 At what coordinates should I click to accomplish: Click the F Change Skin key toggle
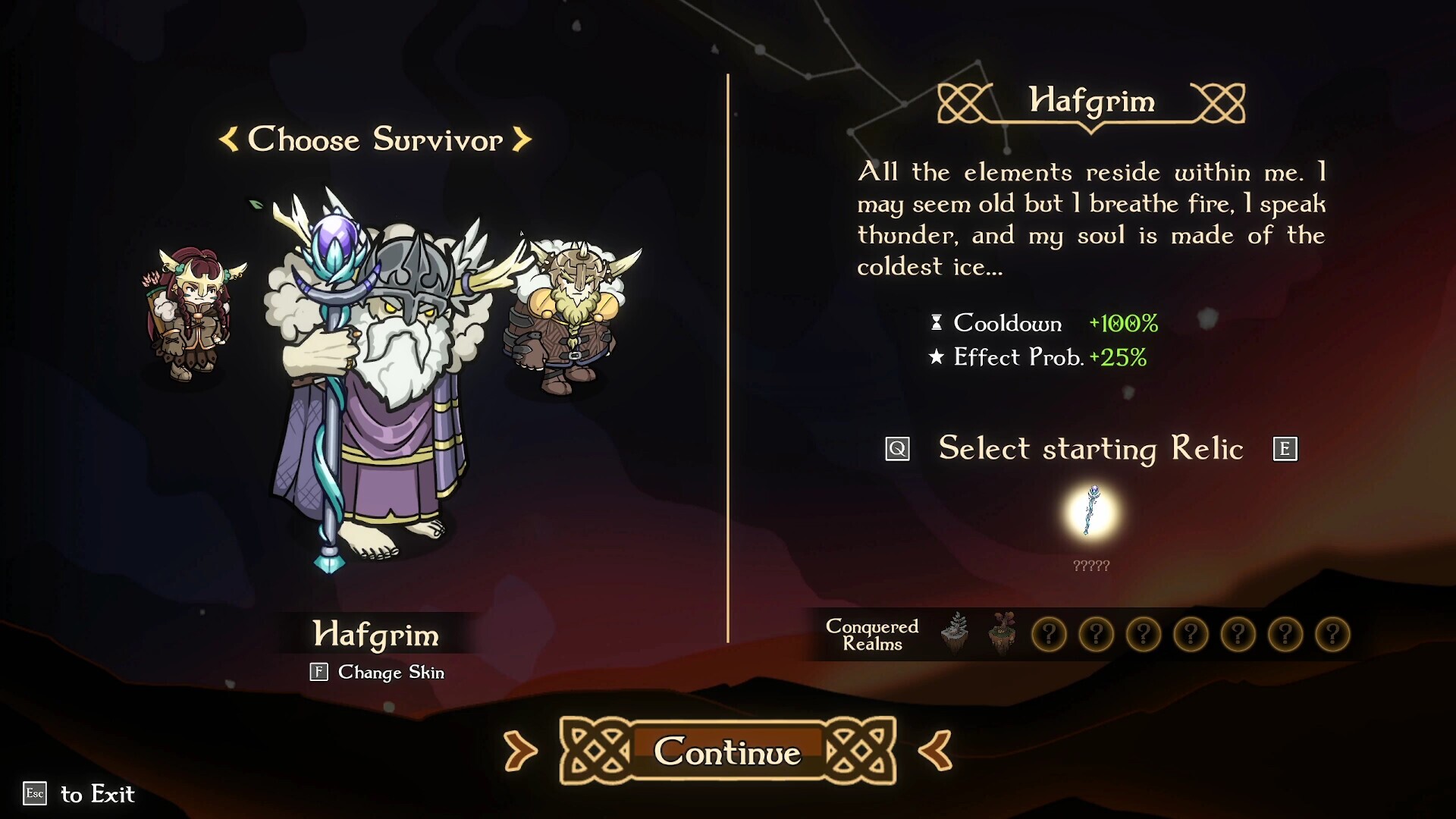(318, 672)
